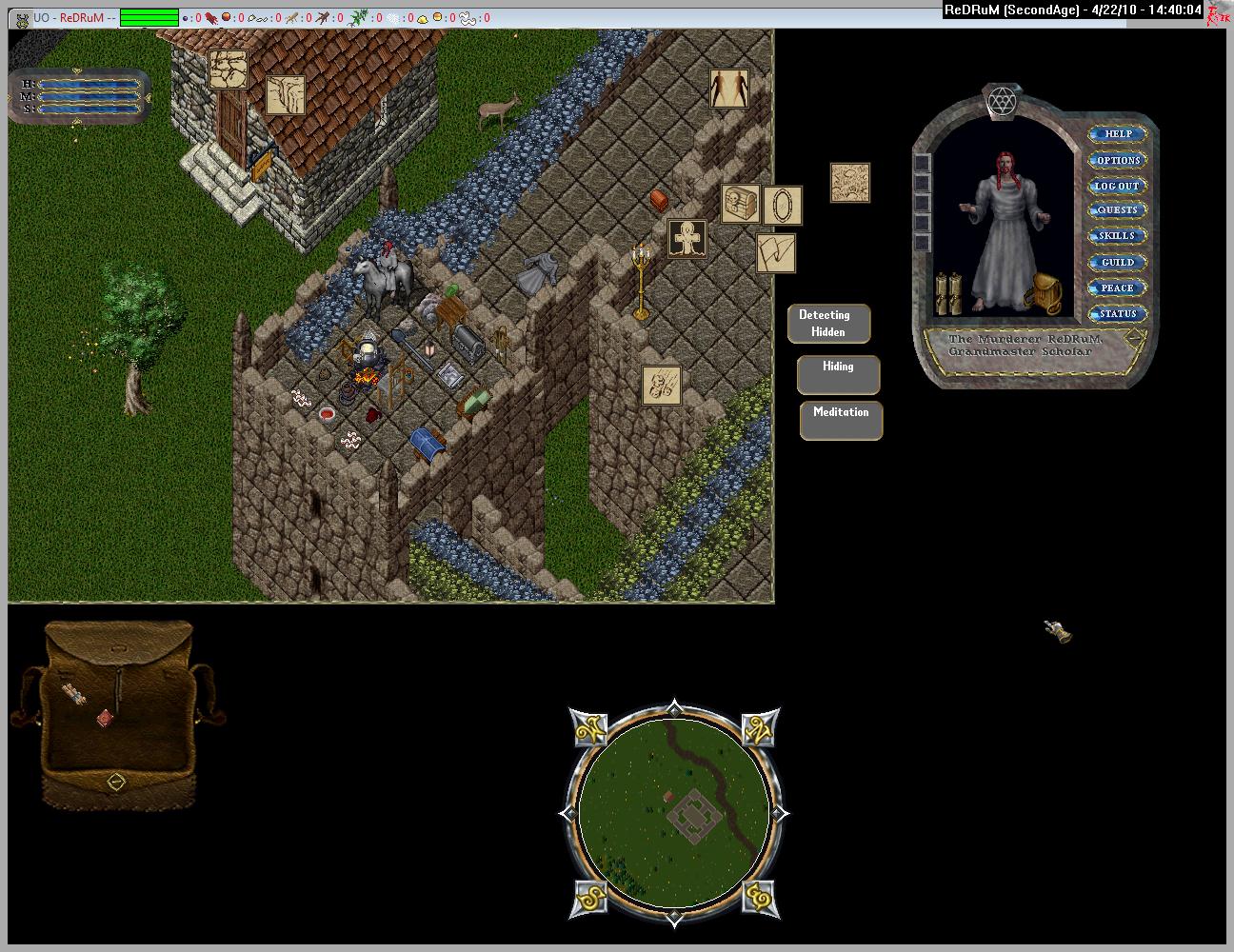Click the treasure chest spell icon
Viewport: 1234px width, 952px height.
[740, 204]
